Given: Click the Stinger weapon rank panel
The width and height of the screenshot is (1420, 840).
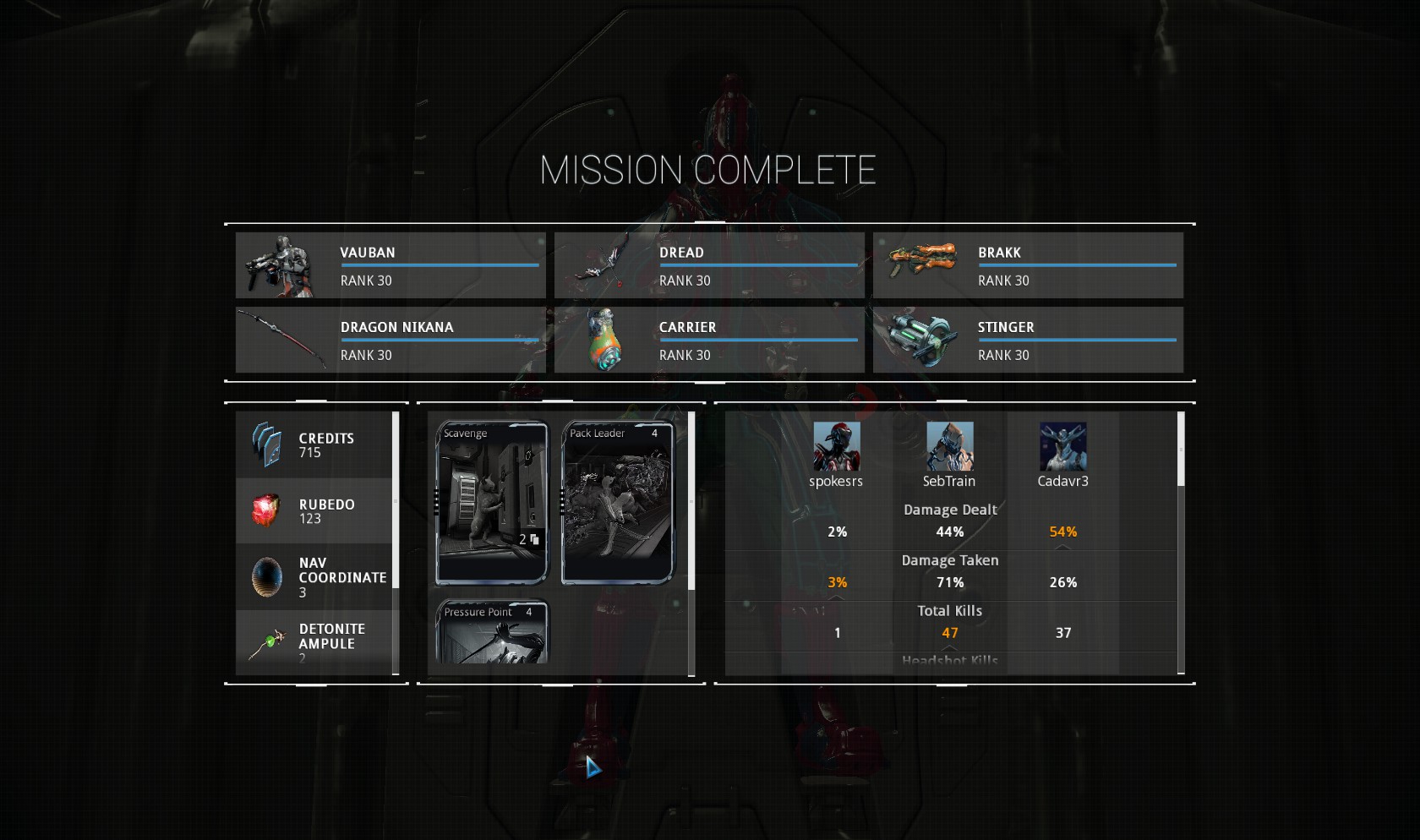Looking at the screenshot, I should pyautogui.click(x=1028, y=340).
